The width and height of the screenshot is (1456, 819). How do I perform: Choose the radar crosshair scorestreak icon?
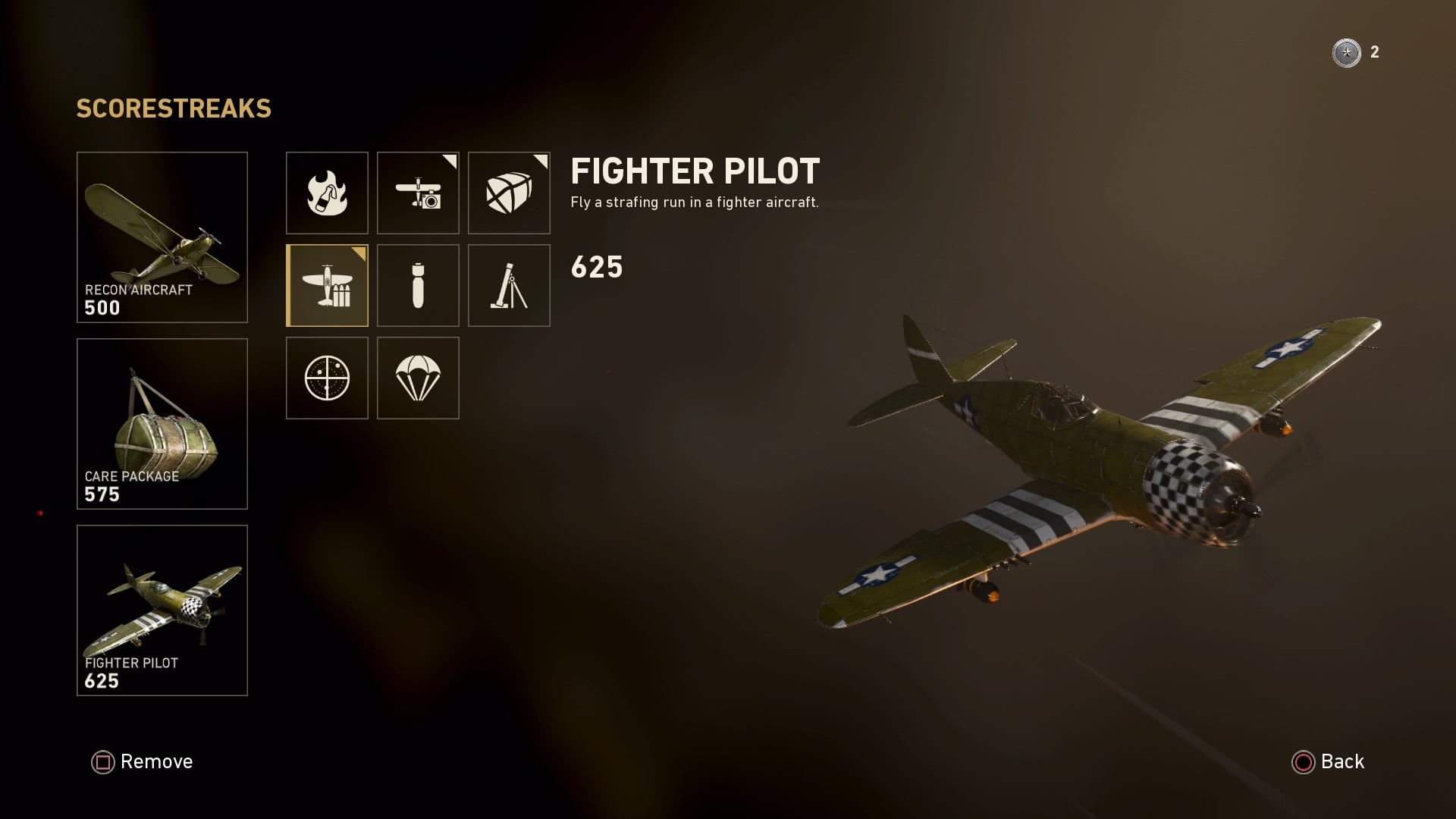(x=327, y=378)
